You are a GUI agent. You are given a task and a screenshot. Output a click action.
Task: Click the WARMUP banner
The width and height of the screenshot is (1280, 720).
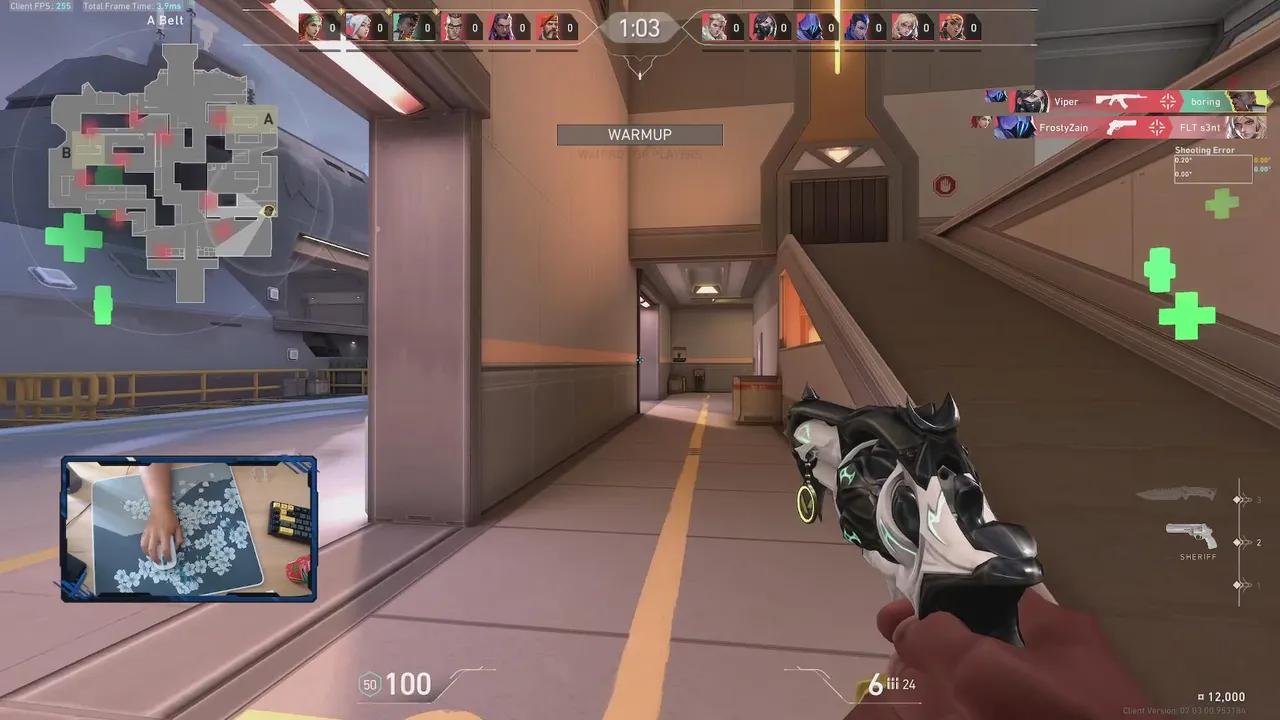639,134
